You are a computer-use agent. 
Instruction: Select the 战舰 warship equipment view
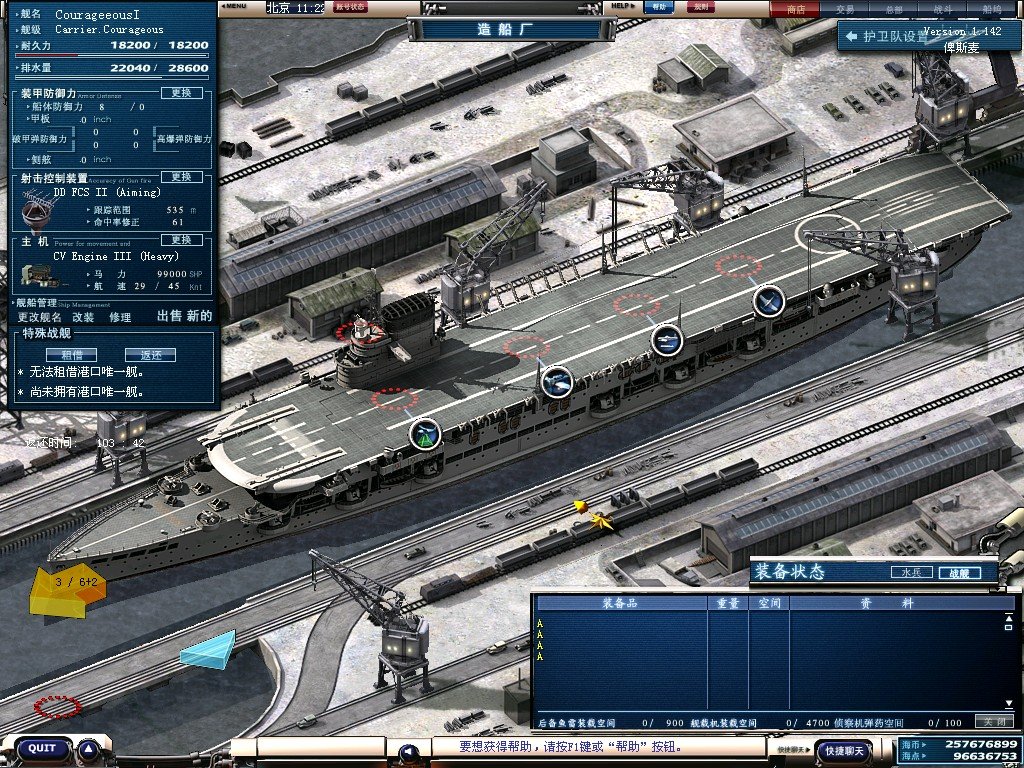pos(958,573)
